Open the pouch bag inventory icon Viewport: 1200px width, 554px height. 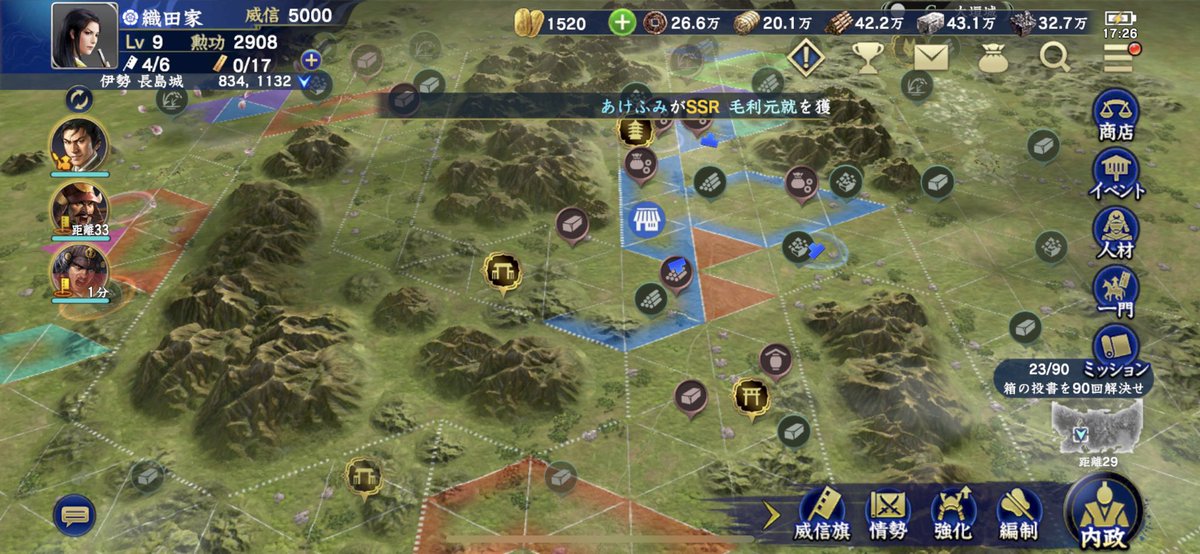pyautogui.click(x=992, y=58)
